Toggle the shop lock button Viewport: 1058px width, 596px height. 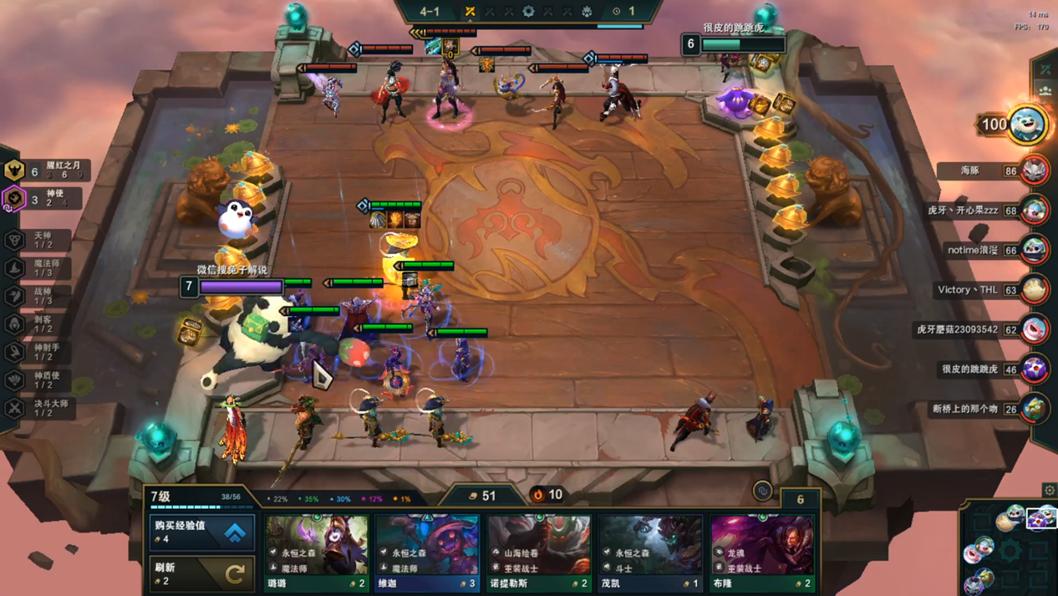(763, 491)
